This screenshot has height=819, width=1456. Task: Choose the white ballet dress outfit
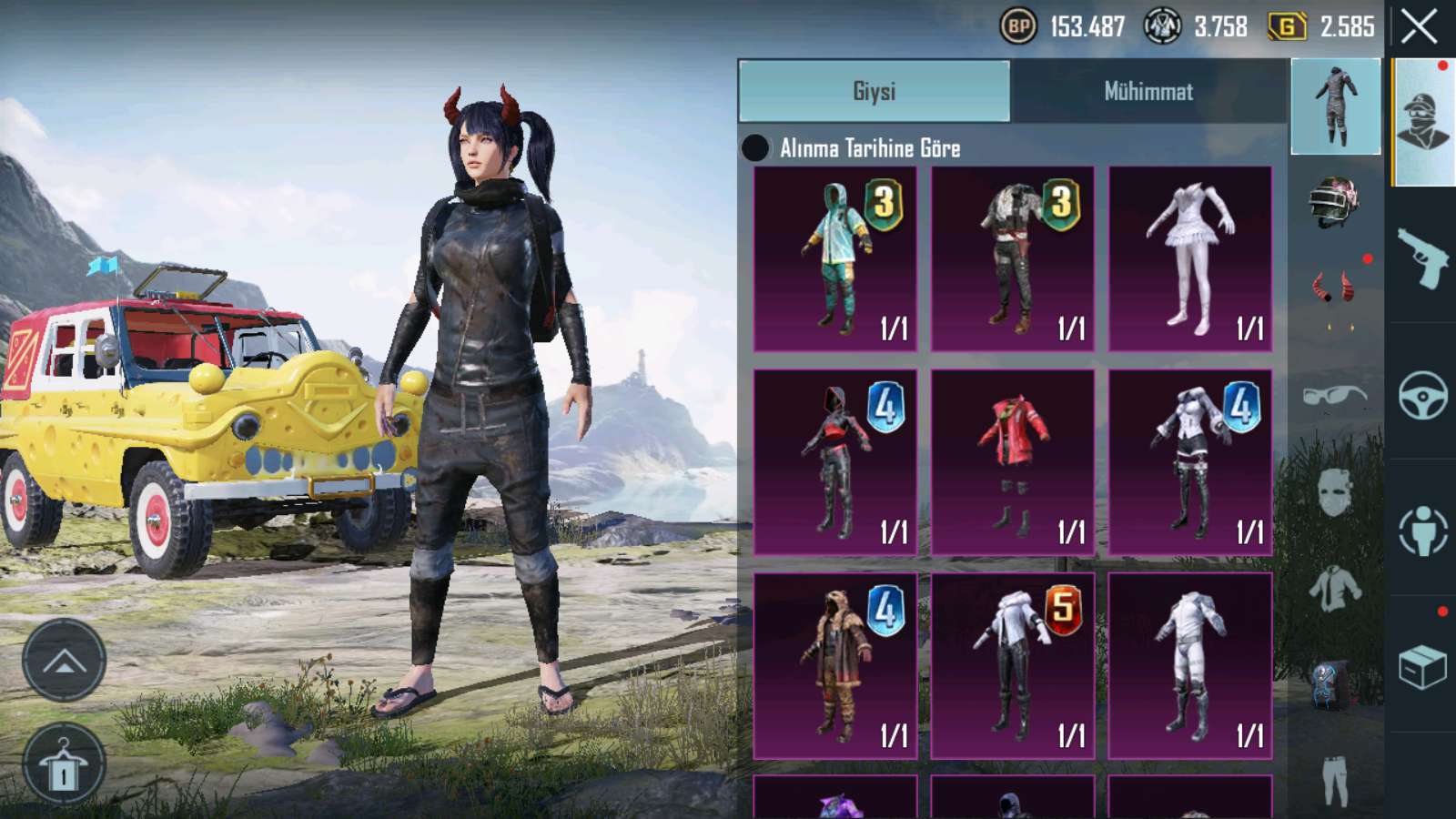click(x=1190, y=259)
